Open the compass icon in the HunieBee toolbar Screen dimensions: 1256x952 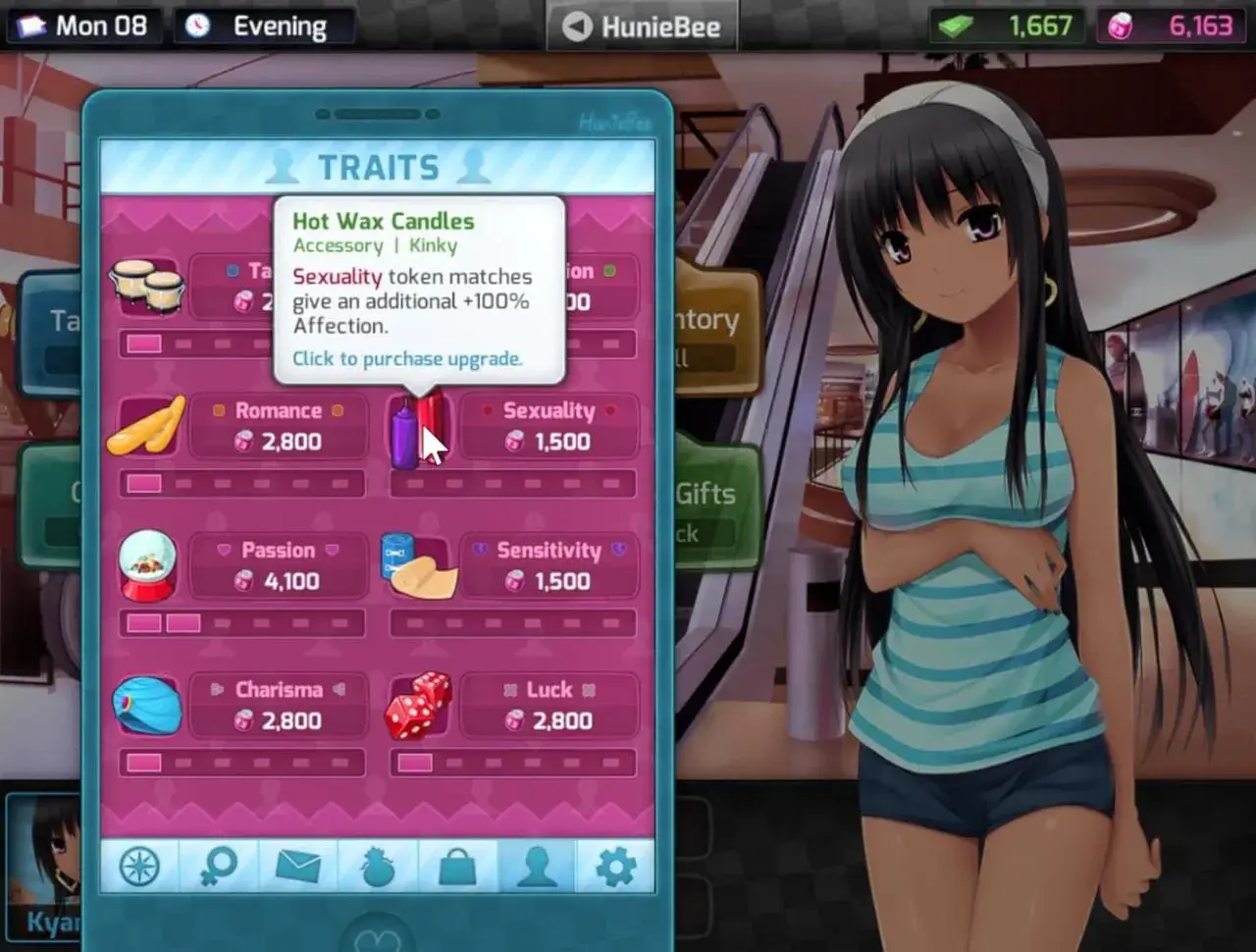coord(139,868)
